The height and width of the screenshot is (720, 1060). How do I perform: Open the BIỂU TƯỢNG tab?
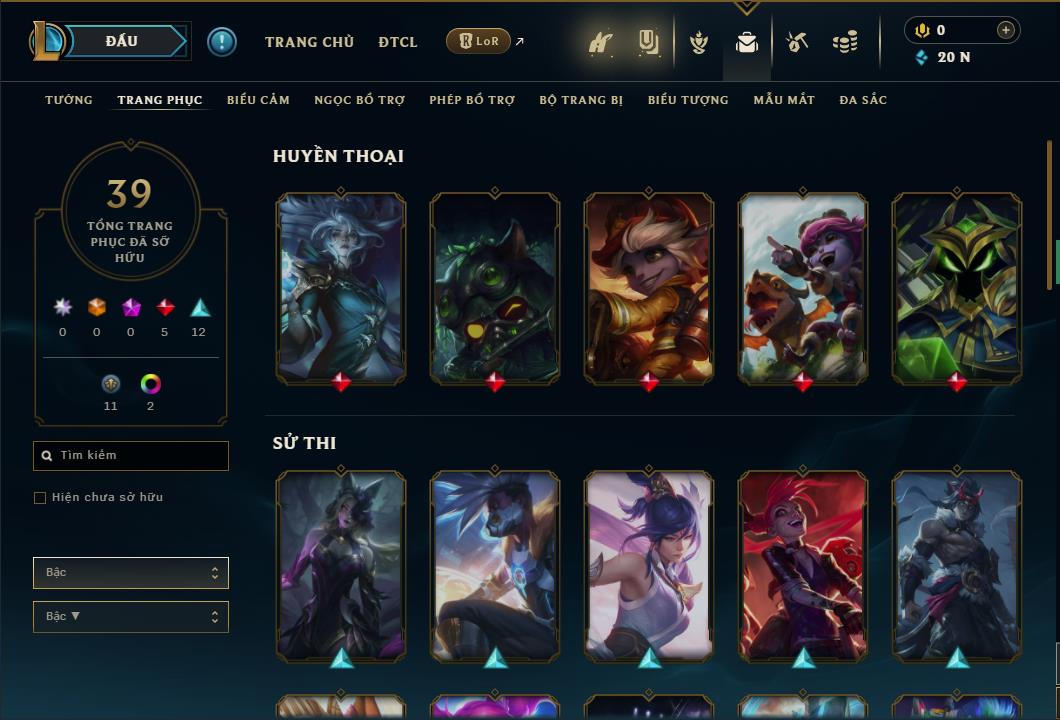pos(688,100)
